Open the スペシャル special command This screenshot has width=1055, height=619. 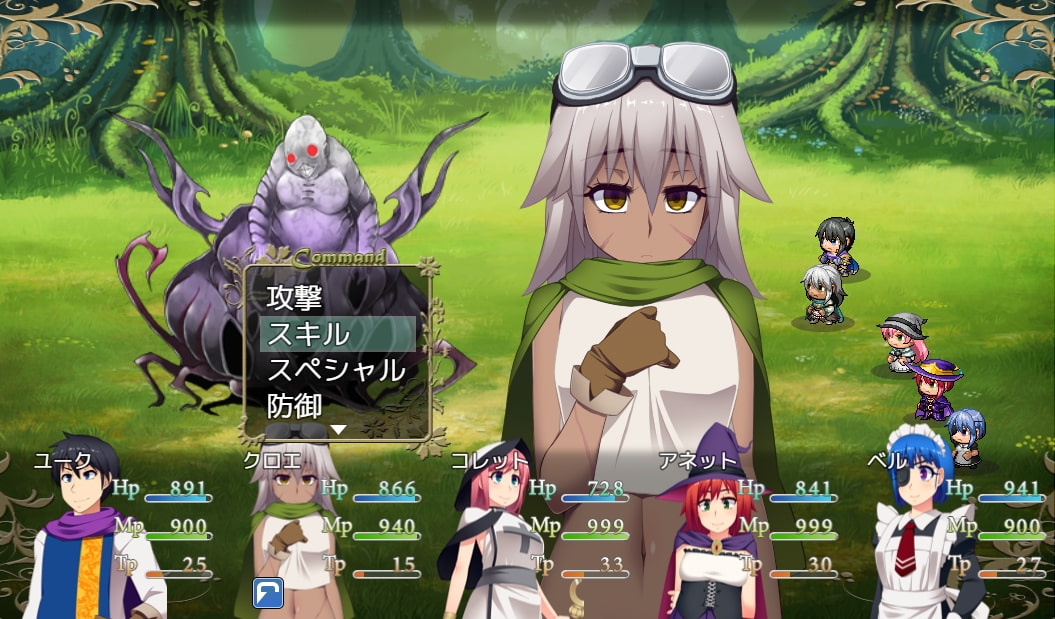(x=336, y=370)
